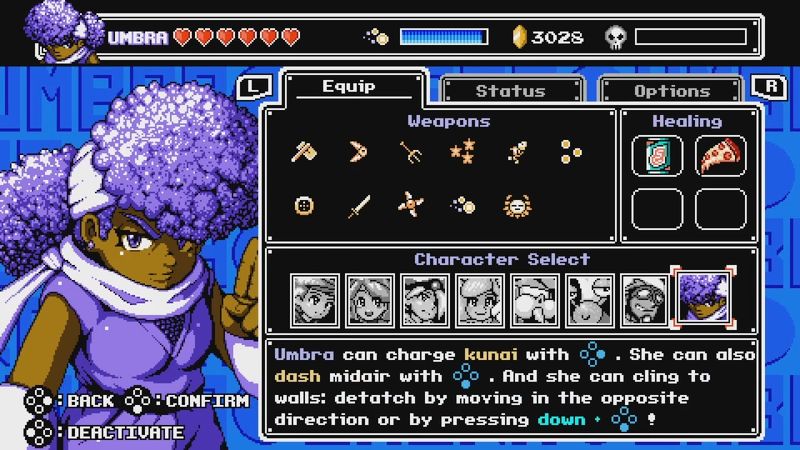Equip the sparkling orb weapon
This screenshot has width=800, height=450.
[462, 206]
